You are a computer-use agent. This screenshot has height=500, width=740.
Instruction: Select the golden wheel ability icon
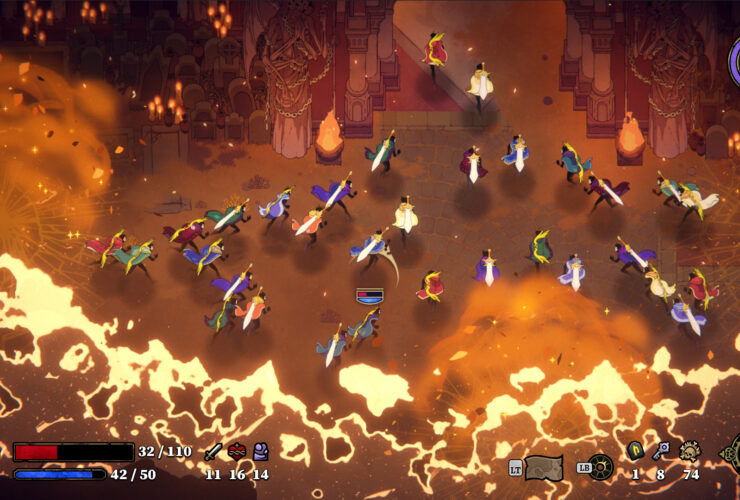(600, 467)
